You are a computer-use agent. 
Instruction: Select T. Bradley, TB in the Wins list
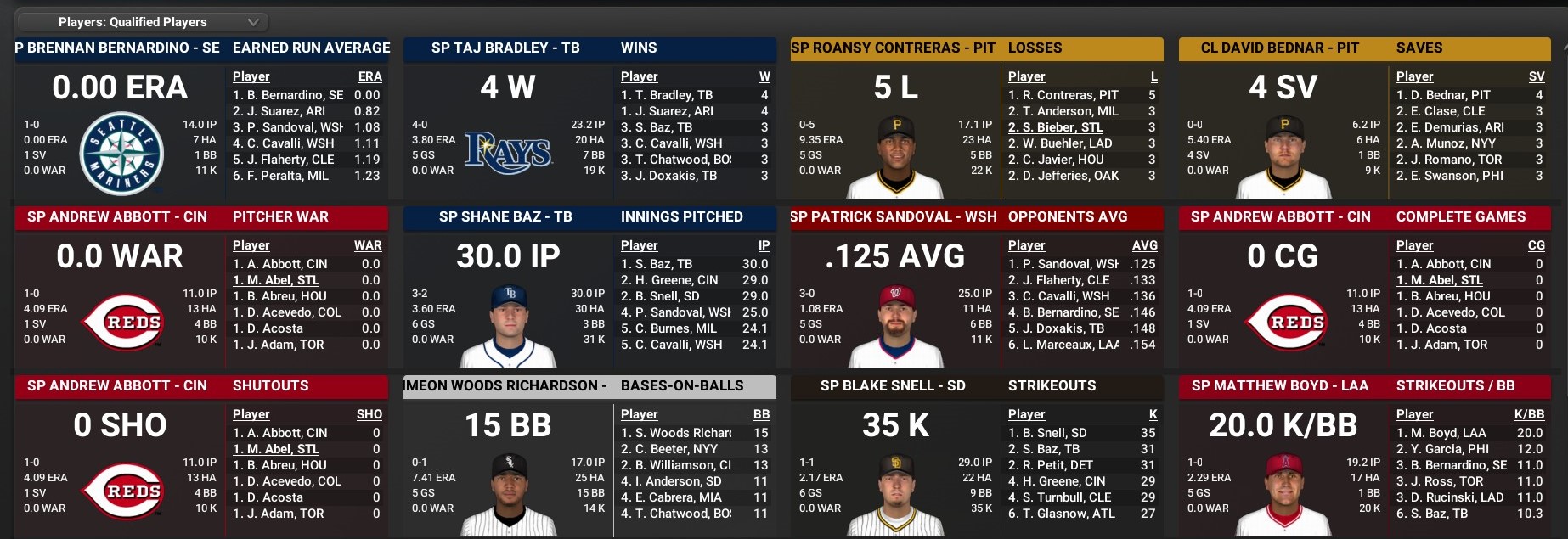point(667,95)
